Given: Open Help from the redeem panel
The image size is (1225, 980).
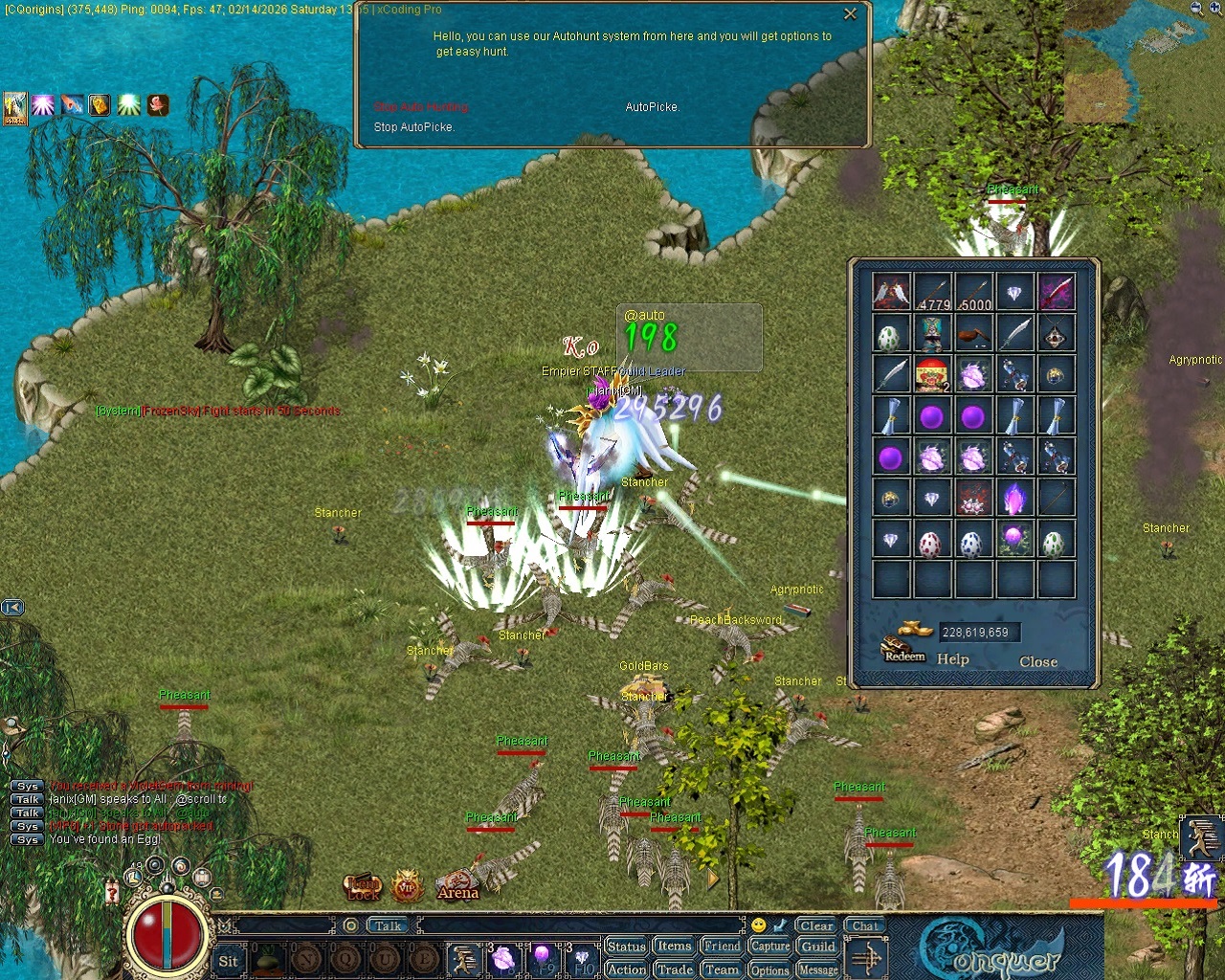Looking at the screenshot, I should [x=953, y=659].
